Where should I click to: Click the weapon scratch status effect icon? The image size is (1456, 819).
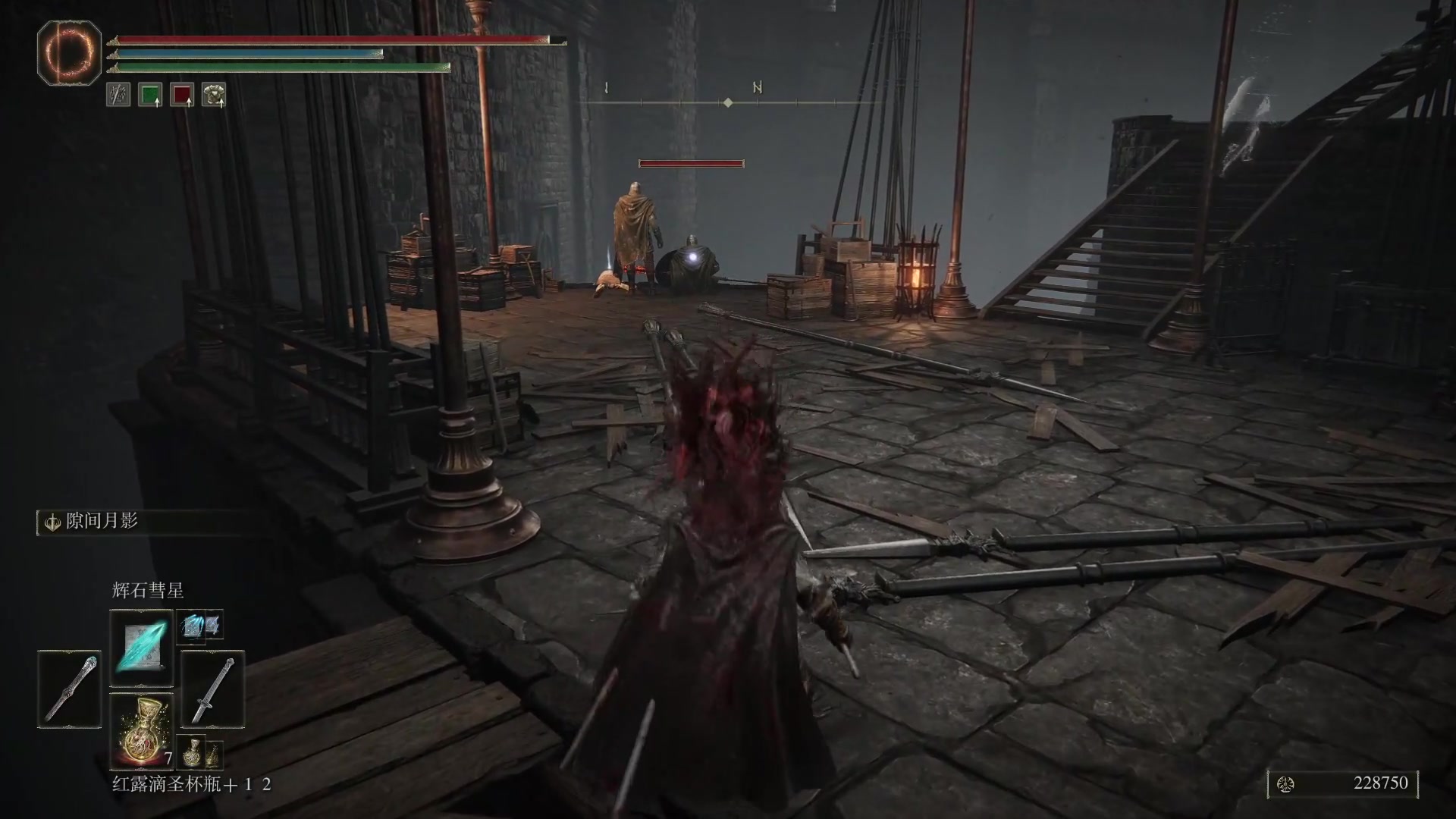tap(118, 95)
